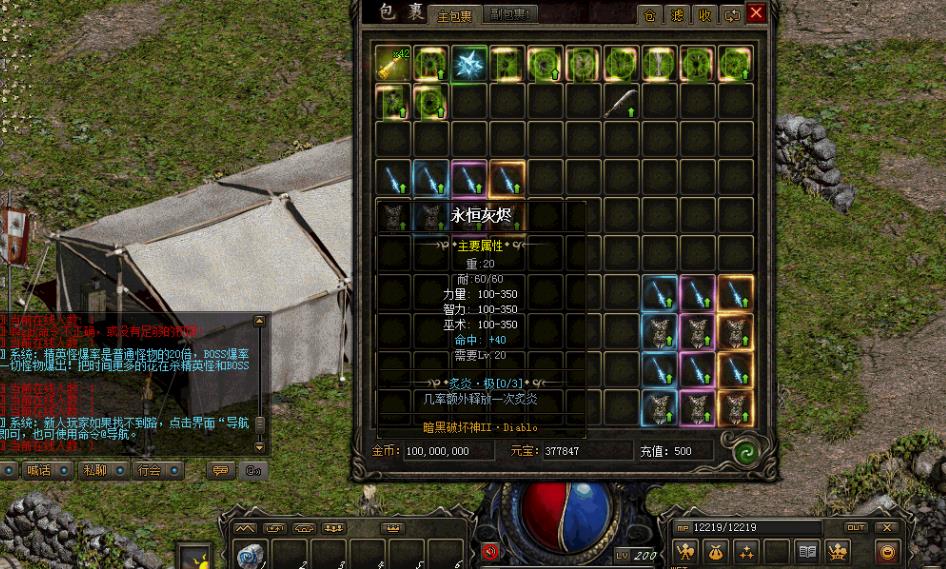Click the 收 recycle button
Image resolution: width=946 pixels, height=569 pixels.
[704, 15]
